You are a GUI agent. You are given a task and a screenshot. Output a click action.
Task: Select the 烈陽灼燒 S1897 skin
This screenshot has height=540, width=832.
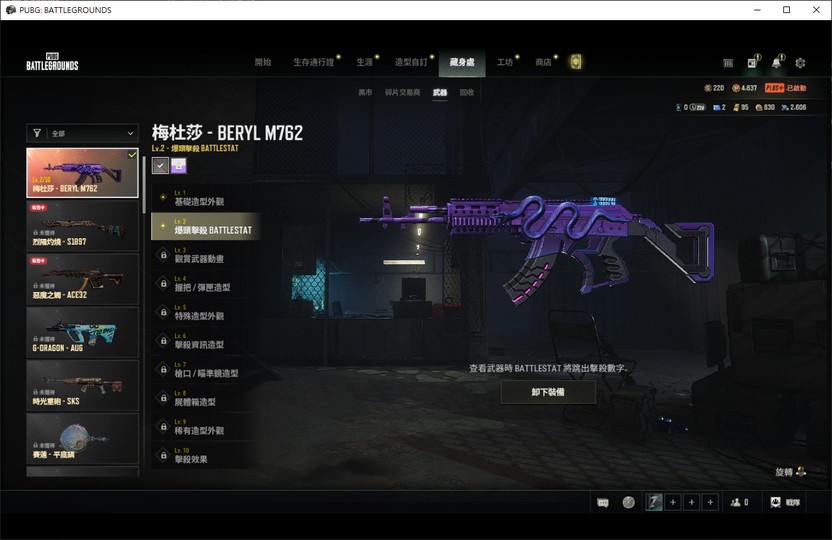(x=83, y=226)
